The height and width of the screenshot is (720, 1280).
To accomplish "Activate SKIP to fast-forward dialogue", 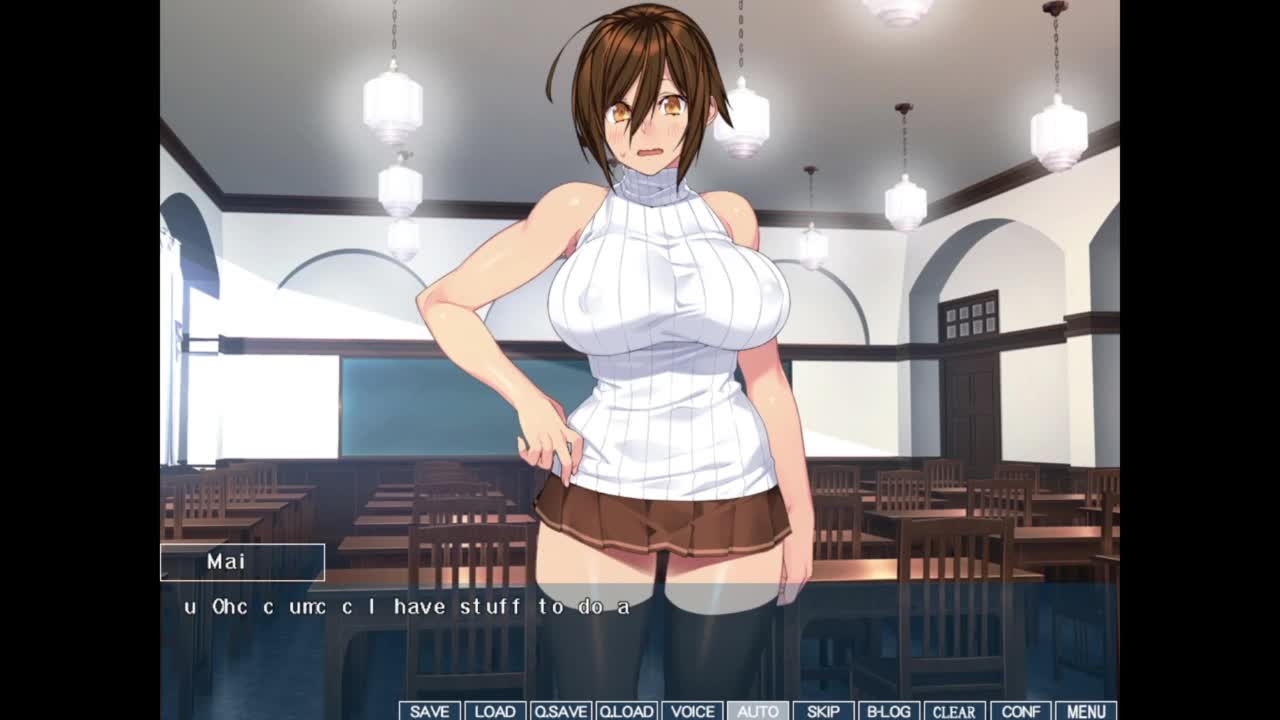I will pyautogui.click(x=823, y=711).
